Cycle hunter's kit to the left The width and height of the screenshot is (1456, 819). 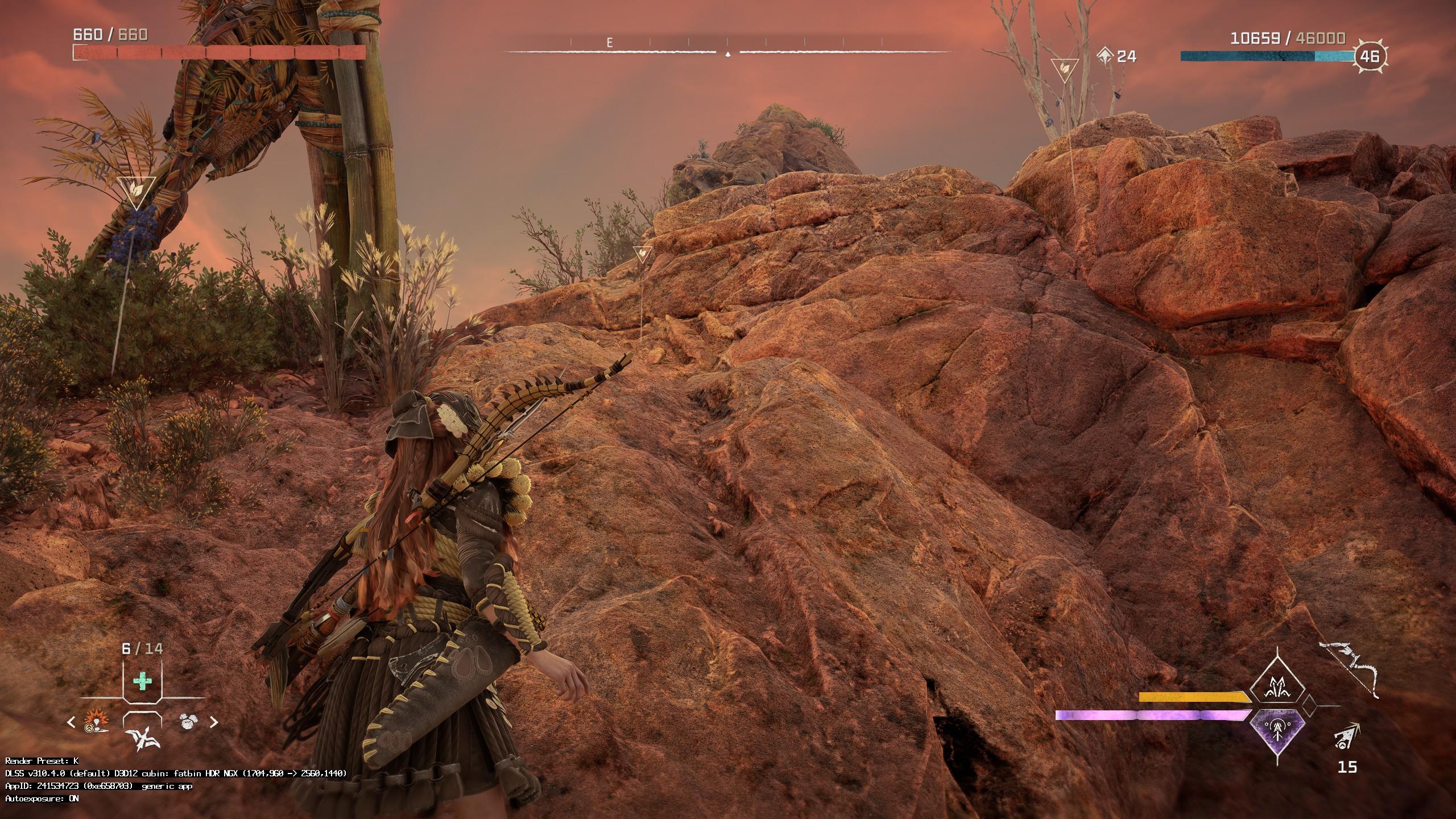[x=71, y=722]
